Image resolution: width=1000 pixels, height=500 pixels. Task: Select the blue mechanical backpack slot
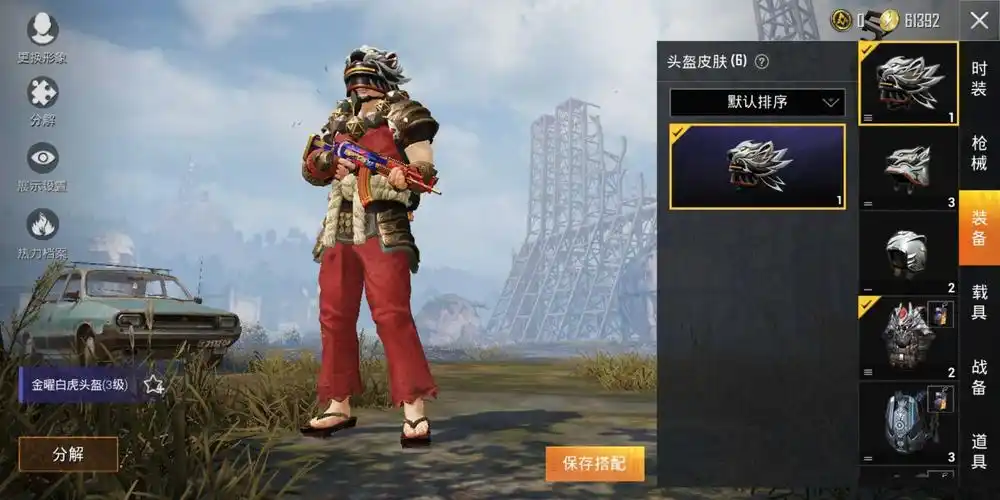(x=908, y=423)
